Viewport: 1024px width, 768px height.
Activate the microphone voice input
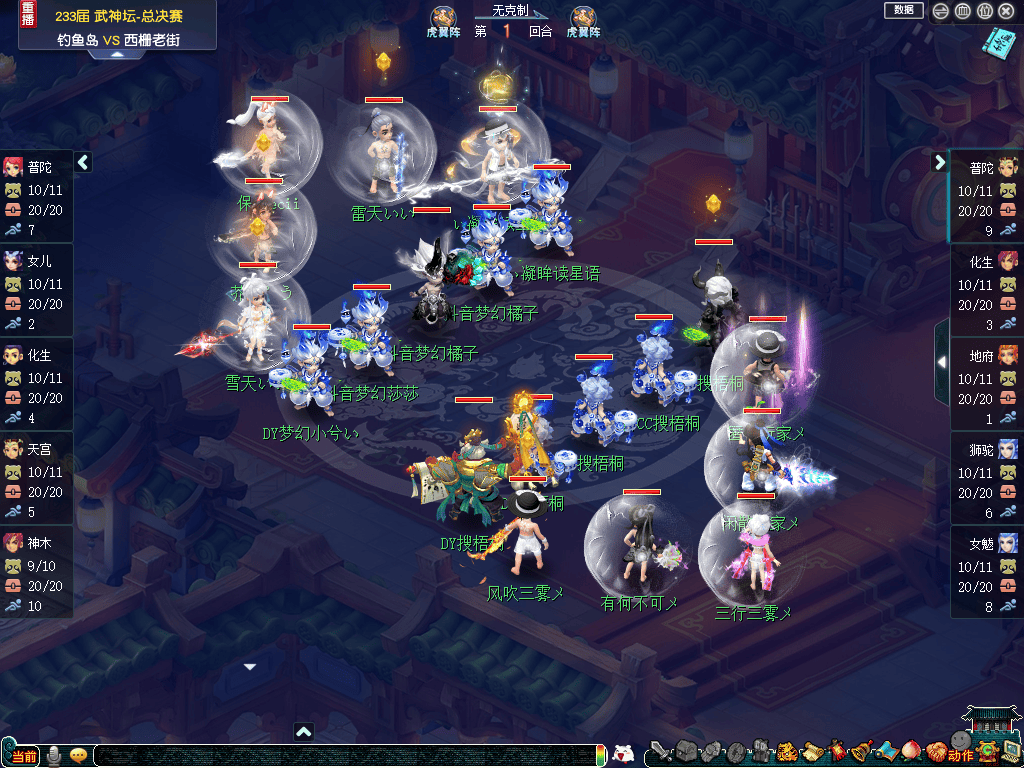(x=55, y=755)
